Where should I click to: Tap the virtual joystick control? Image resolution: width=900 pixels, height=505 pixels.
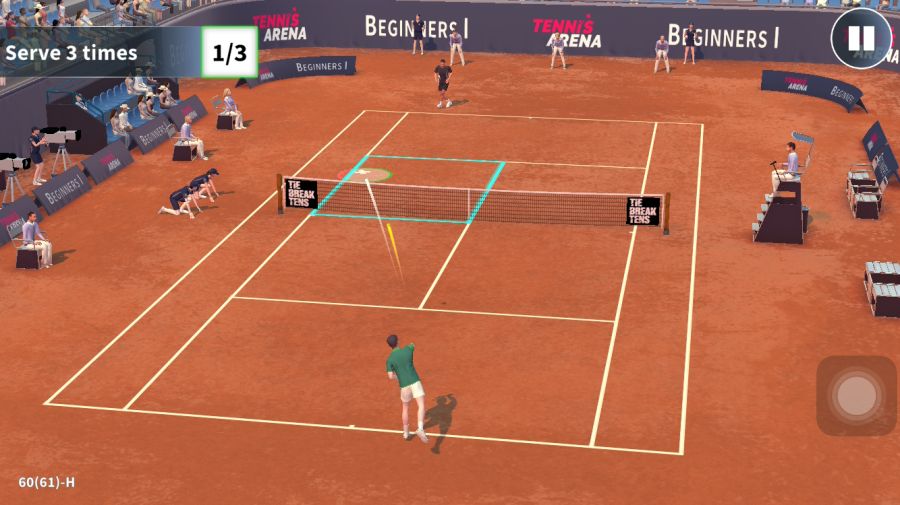coord(856,396)
